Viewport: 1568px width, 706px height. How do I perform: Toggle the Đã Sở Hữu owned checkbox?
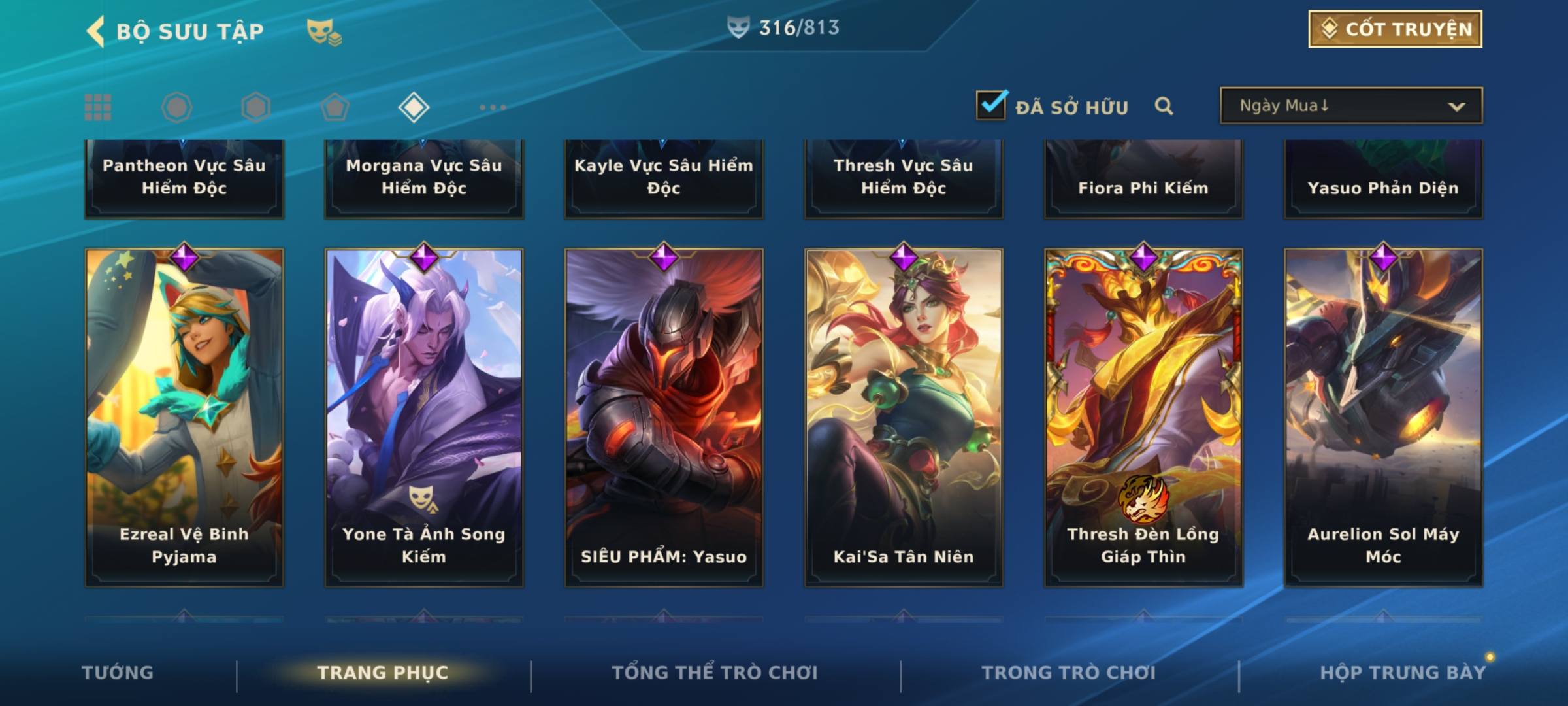tap(991, 105)
